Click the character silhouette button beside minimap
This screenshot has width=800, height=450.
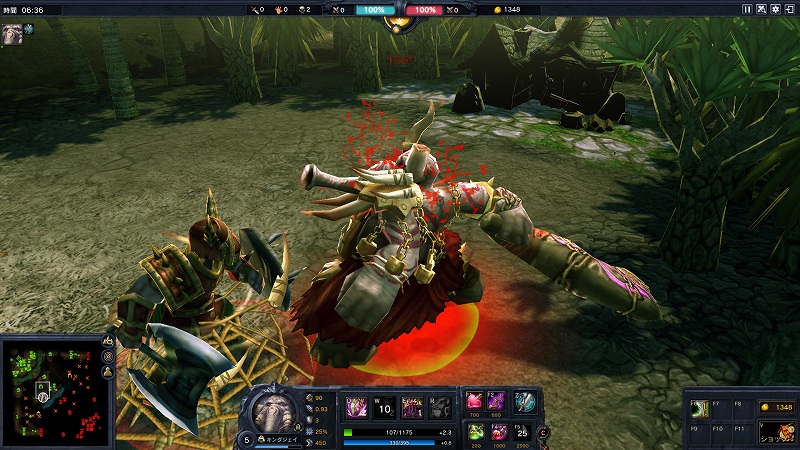click(108, 371)
